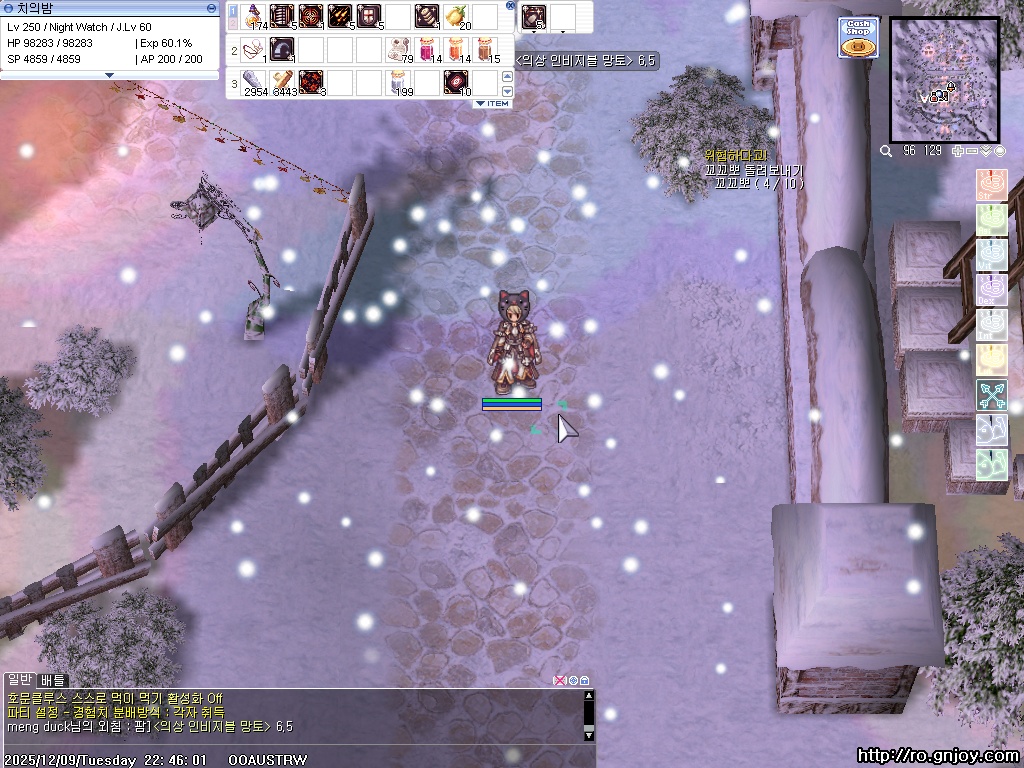Activate the triple fire arrows skill
This screenshot has width=1024, height=768.
click(340, 17)
